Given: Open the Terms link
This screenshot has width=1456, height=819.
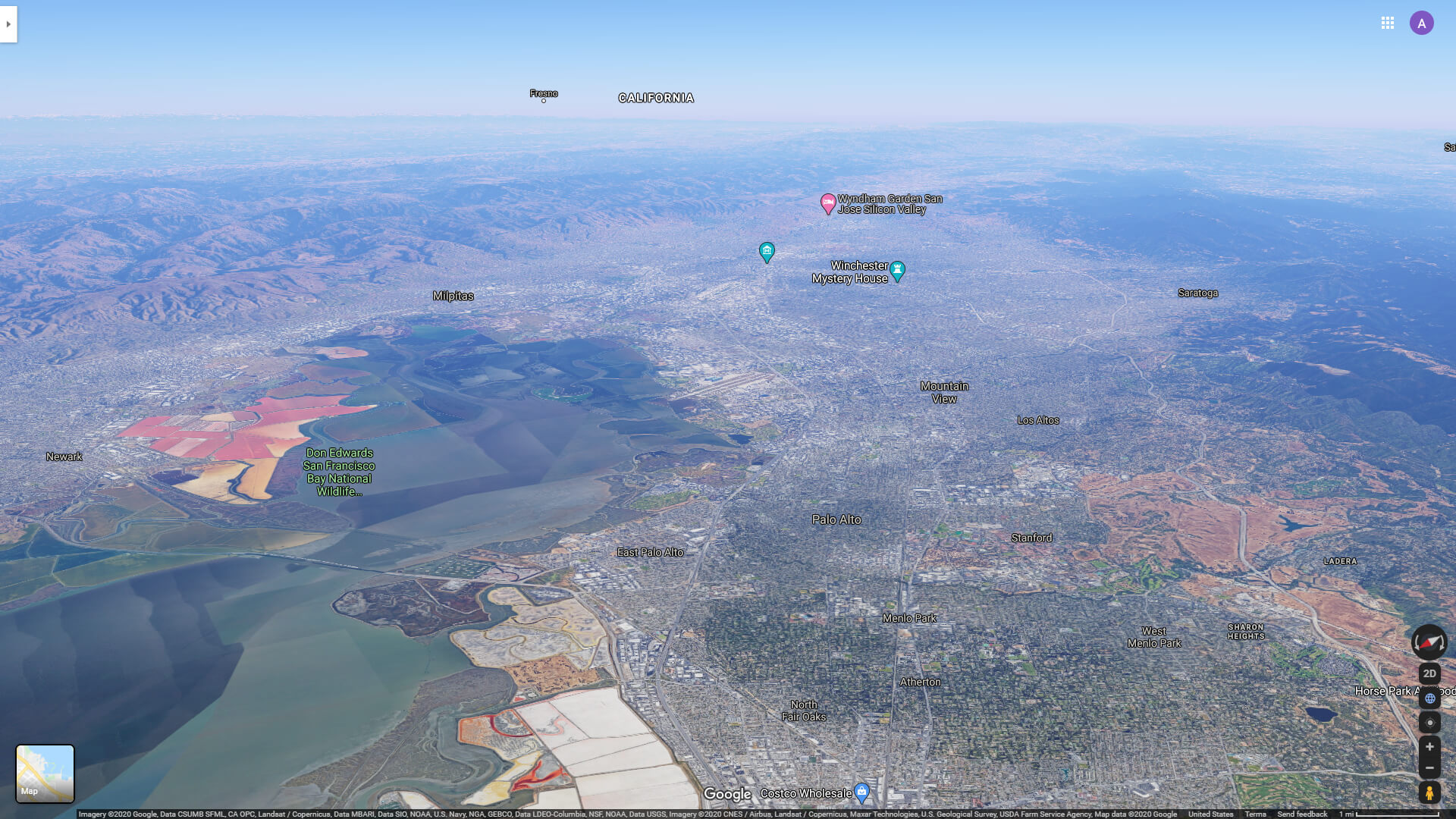Looking at the screenshot, I should (1255, 813).
